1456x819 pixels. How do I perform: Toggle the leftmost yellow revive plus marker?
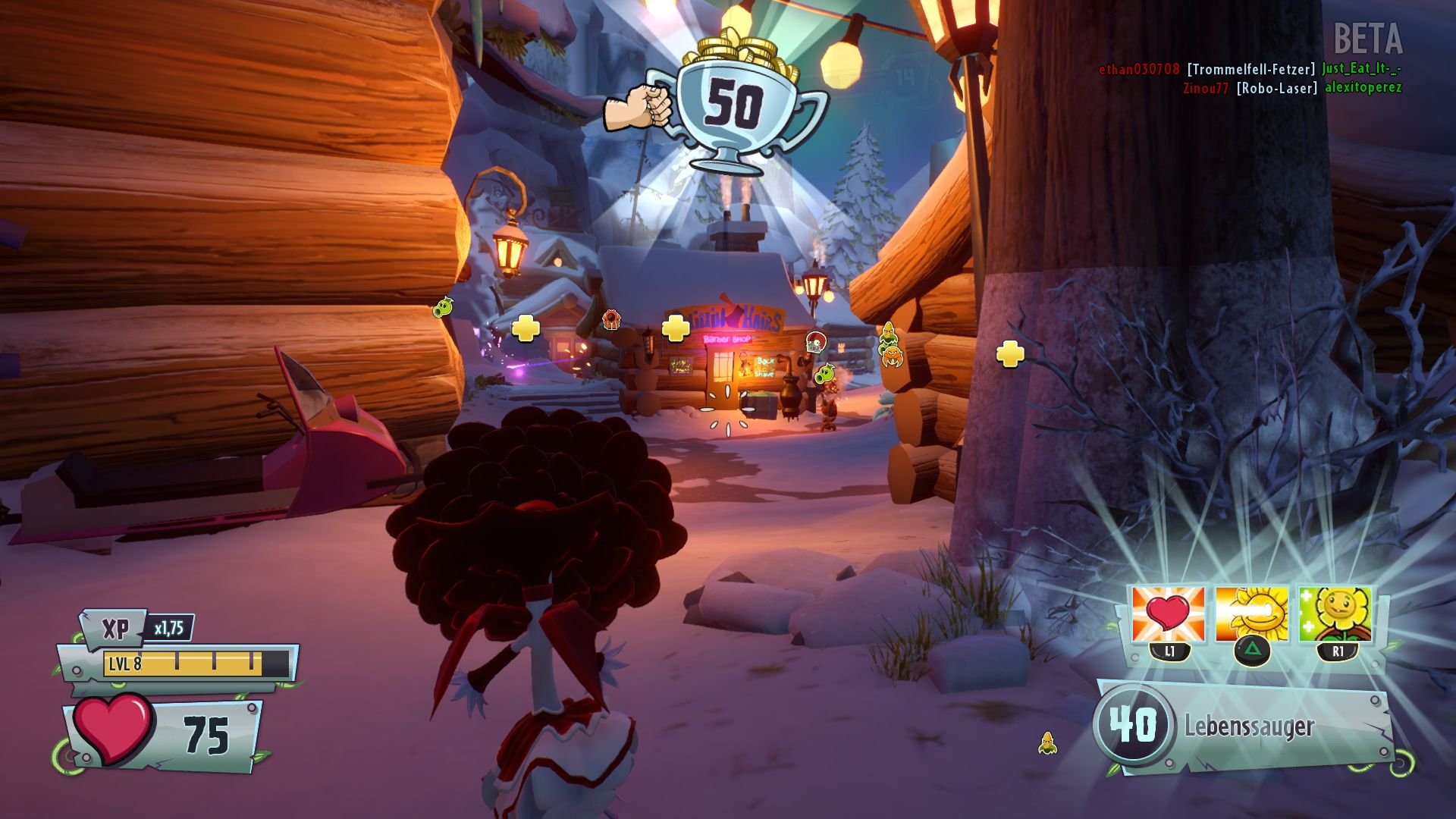[525, 328]
